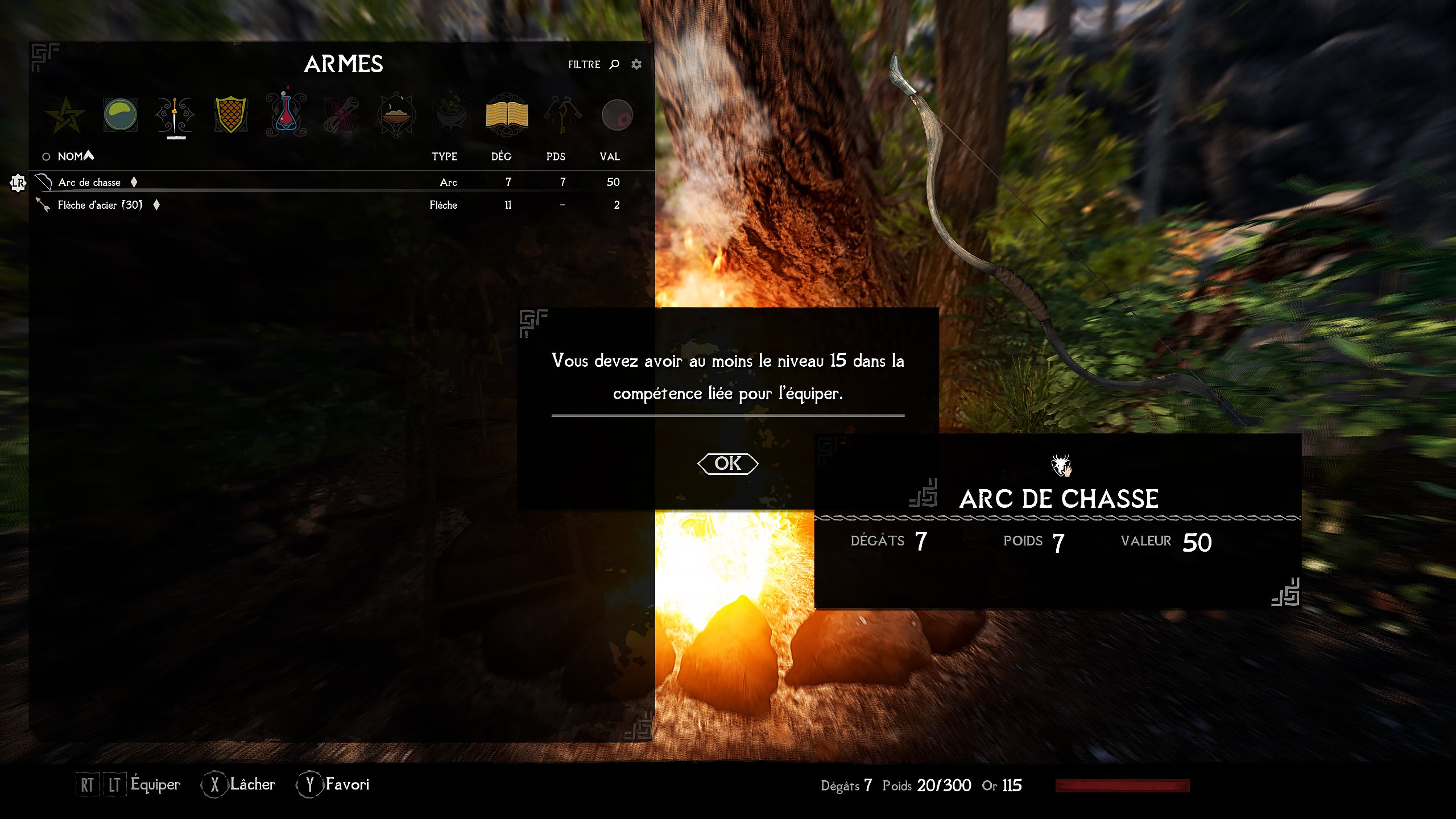Click the FILTRE search field

point(592,64)
